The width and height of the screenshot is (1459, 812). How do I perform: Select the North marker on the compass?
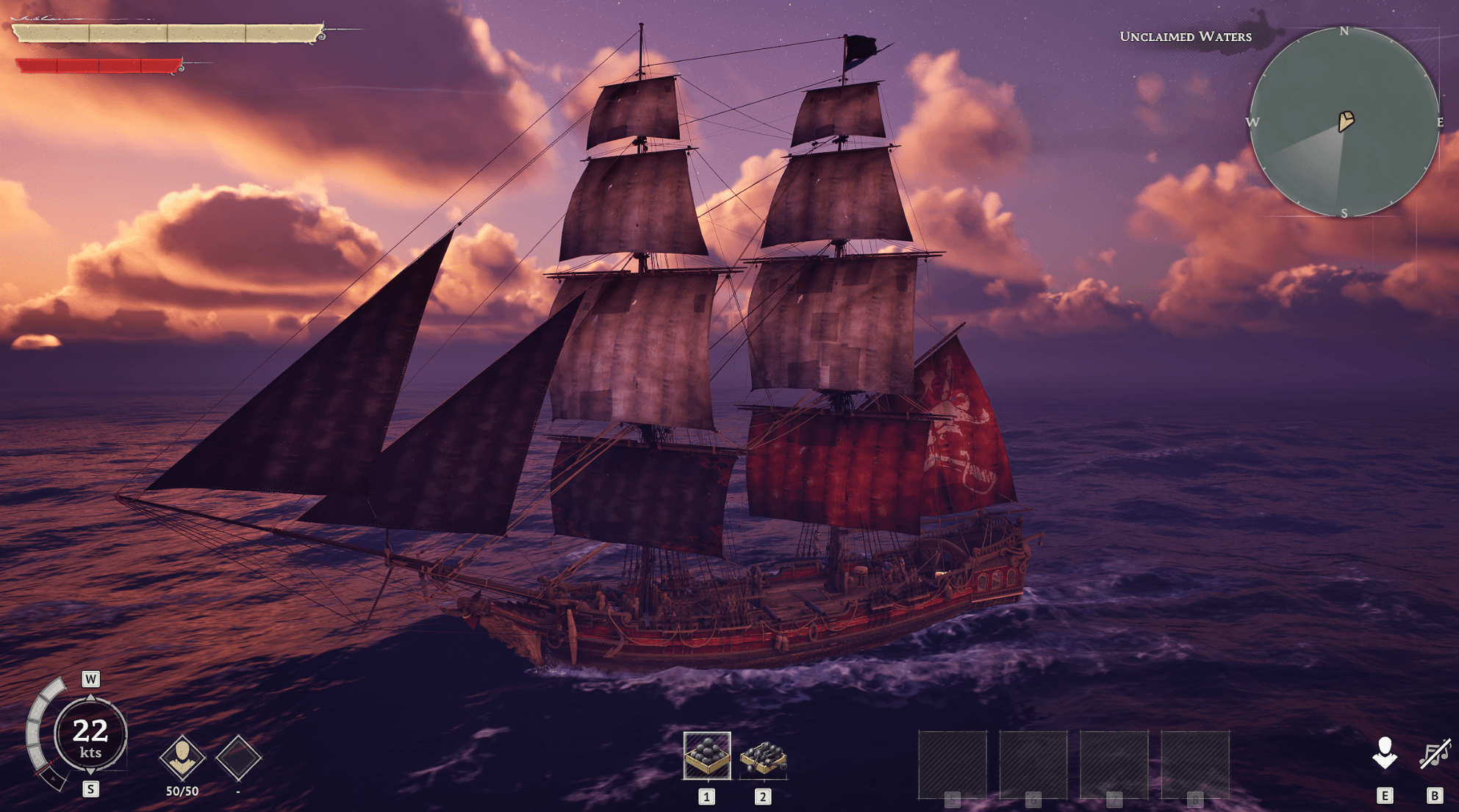[1345, 32]
